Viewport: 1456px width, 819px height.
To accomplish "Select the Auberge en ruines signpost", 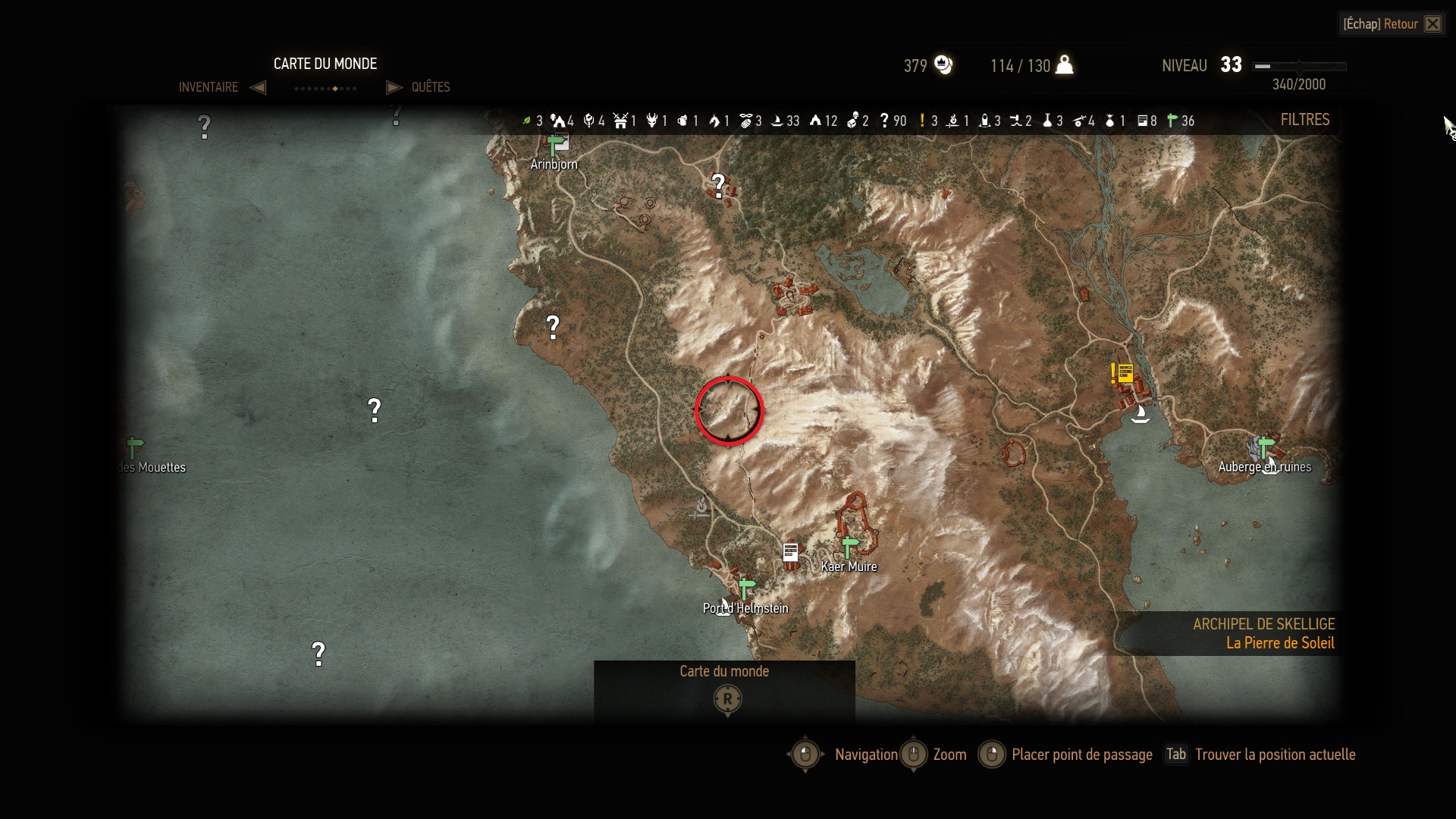I will 1265,446.
